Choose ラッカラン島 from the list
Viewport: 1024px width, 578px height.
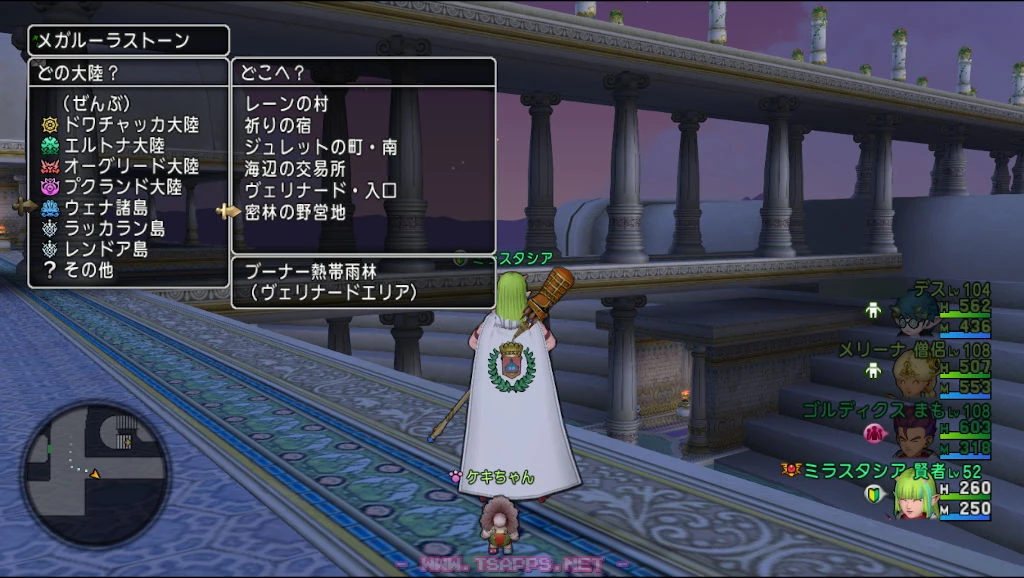114,229
